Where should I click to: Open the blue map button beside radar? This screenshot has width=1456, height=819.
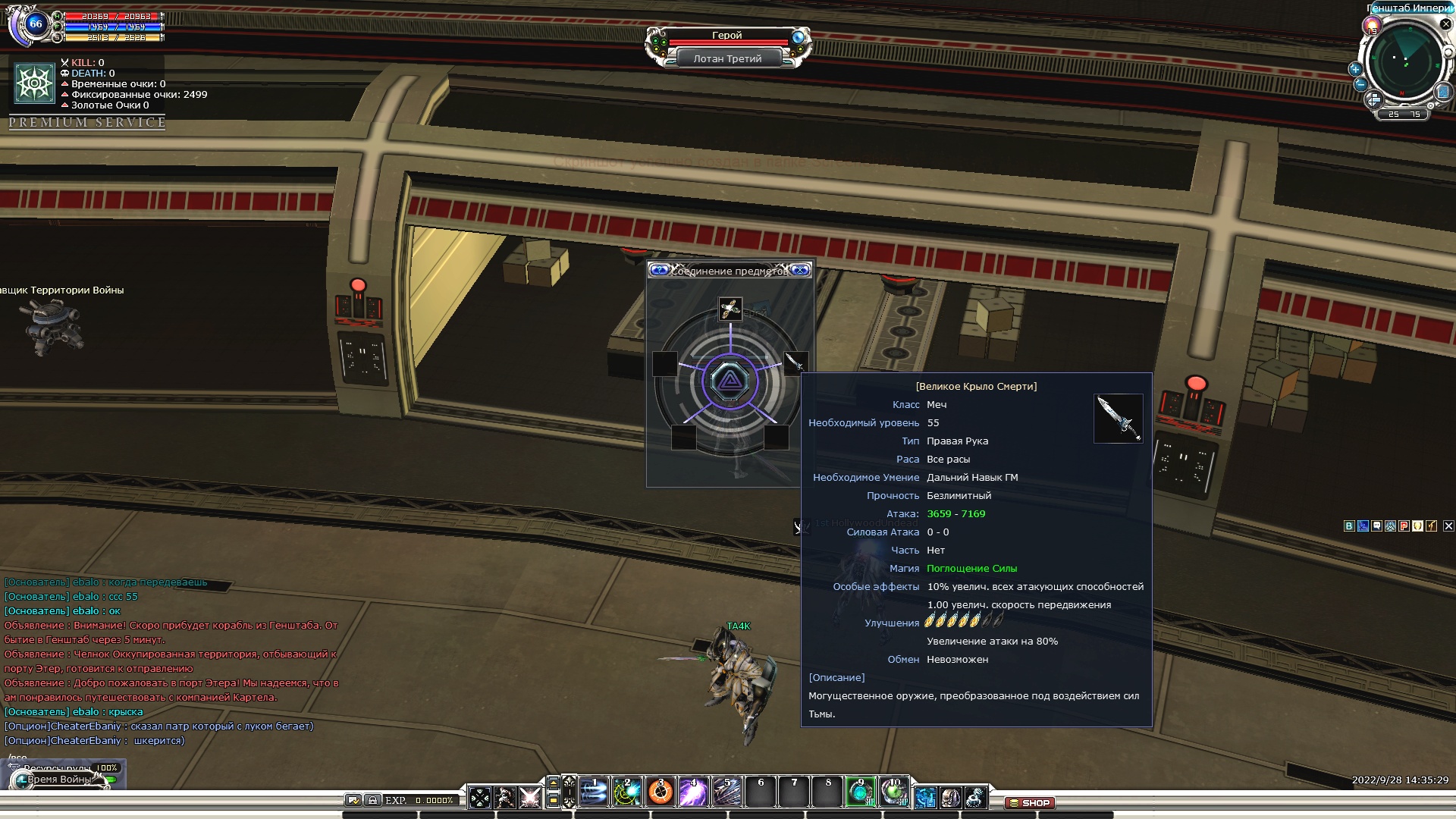pos(1443,92)
